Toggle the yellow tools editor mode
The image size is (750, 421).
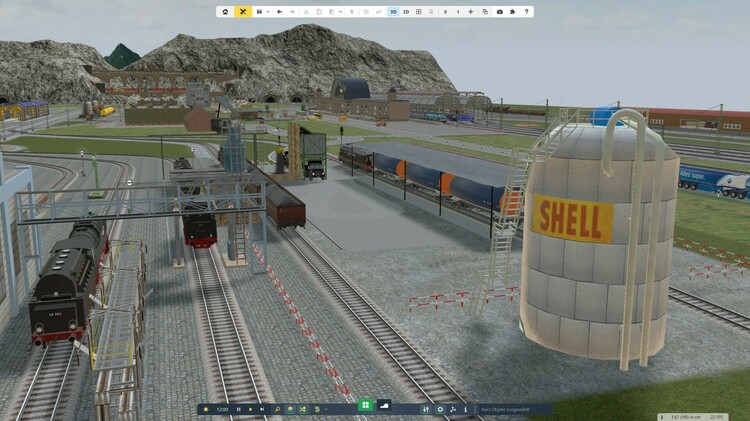click(x=243, y=12)
